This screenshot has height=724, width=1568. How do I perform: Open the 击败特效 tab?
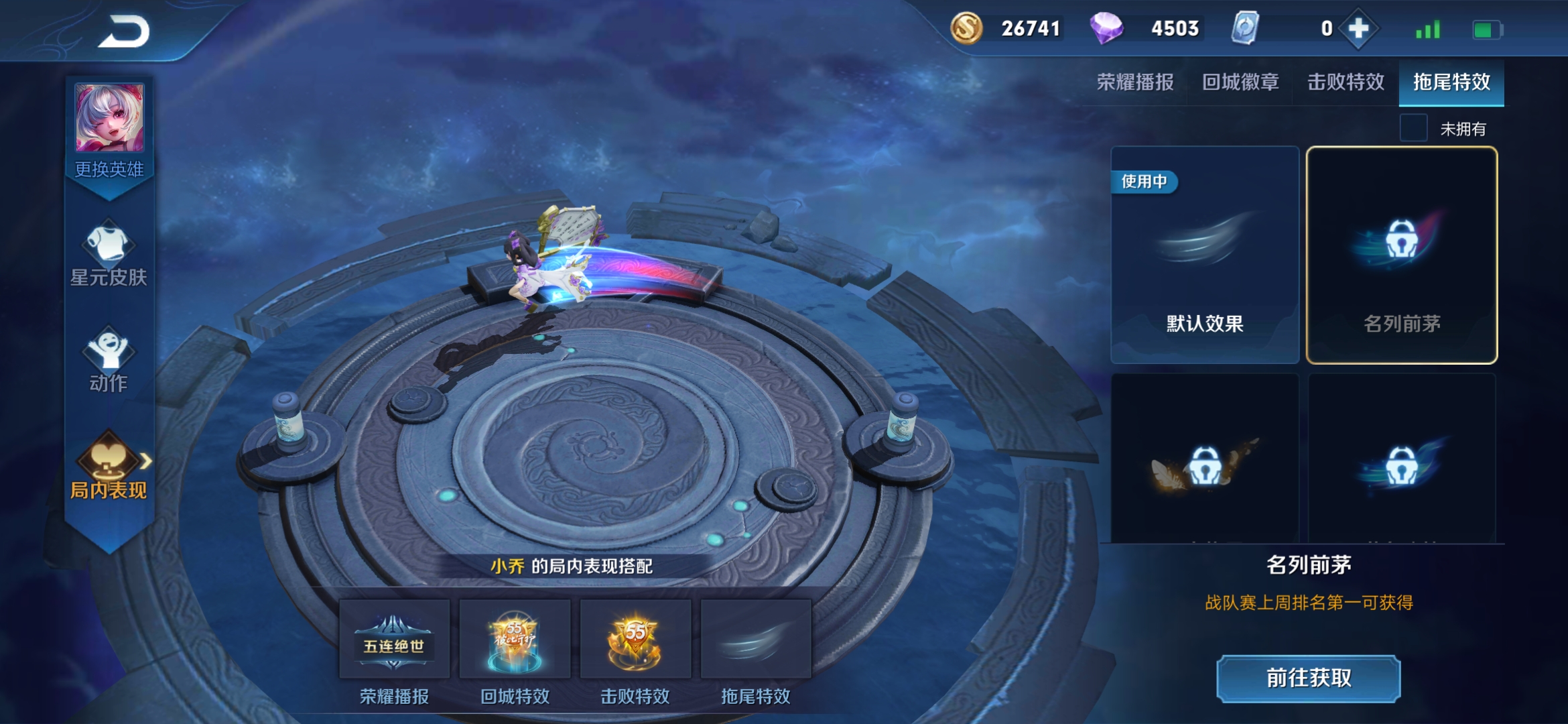pos(1346,82)
